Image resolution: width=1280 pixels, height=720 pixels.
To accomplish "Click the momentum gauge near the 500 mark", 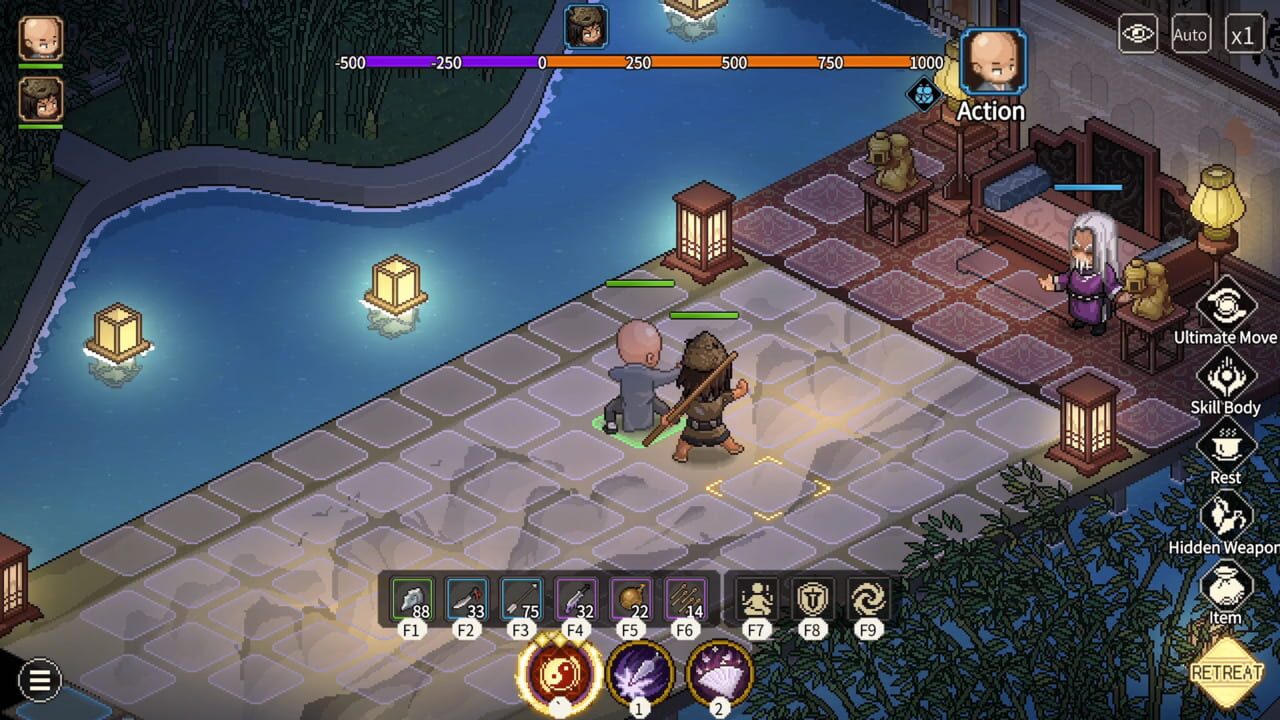I will click(735, 63).
